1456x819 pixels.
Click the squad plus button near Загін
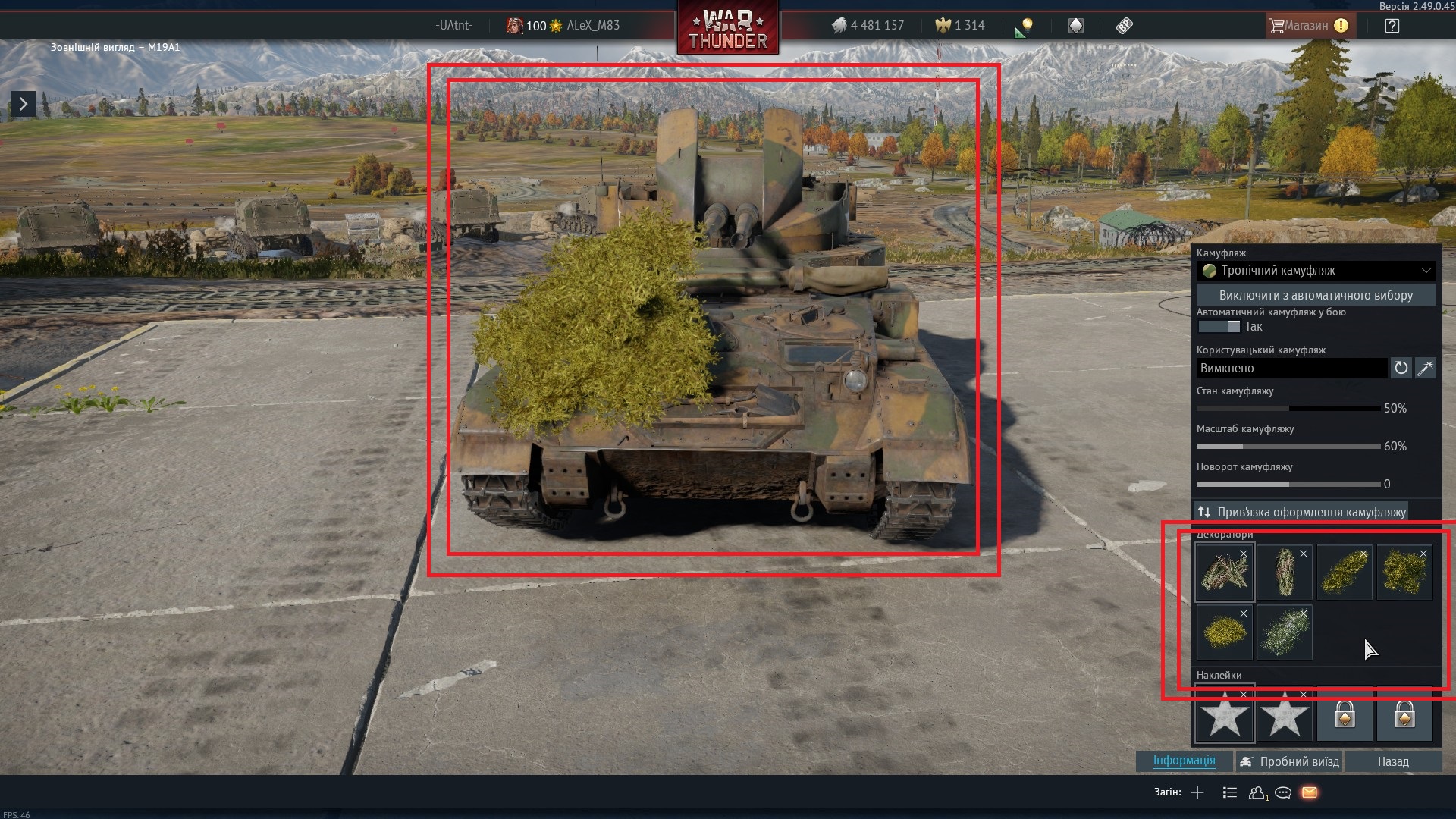1197,792
